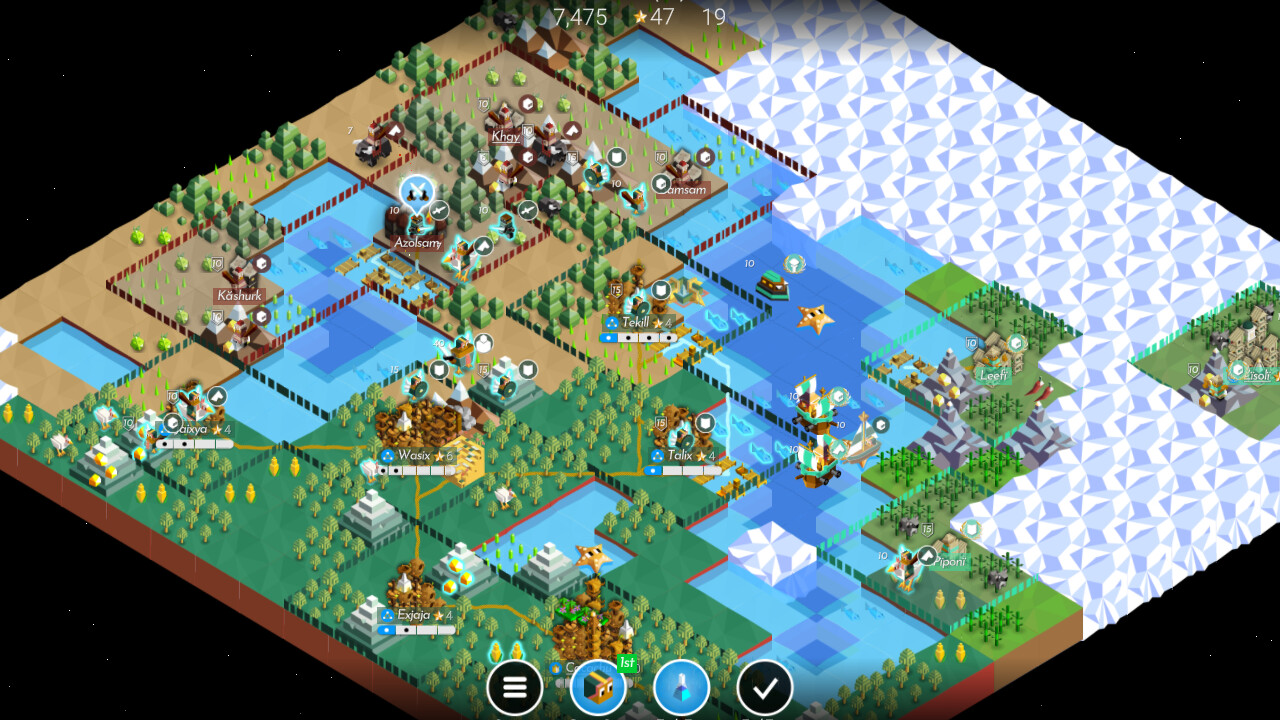Open the technology tree
This screenshot has width=1280, height=720.
pyautogui.click(x=681, y=687)
